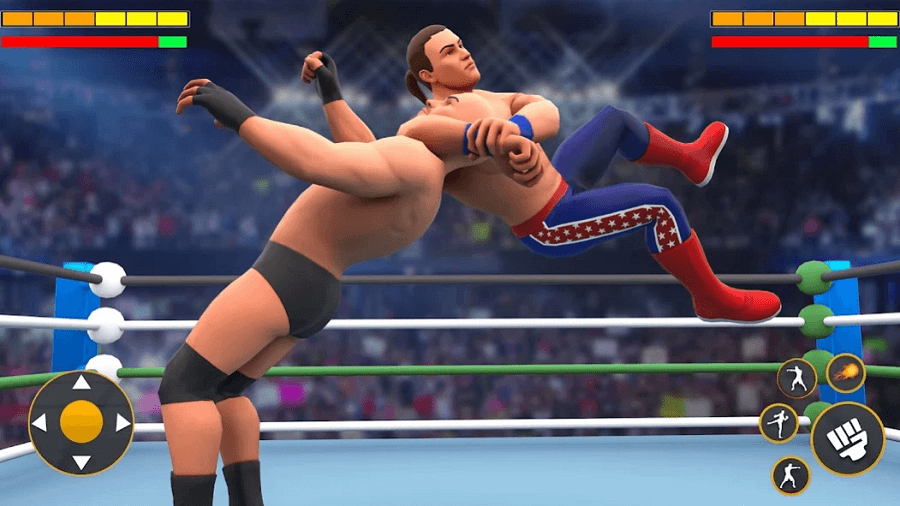Click the joystick's up arrow
The image size is (900, 506).
81,381
